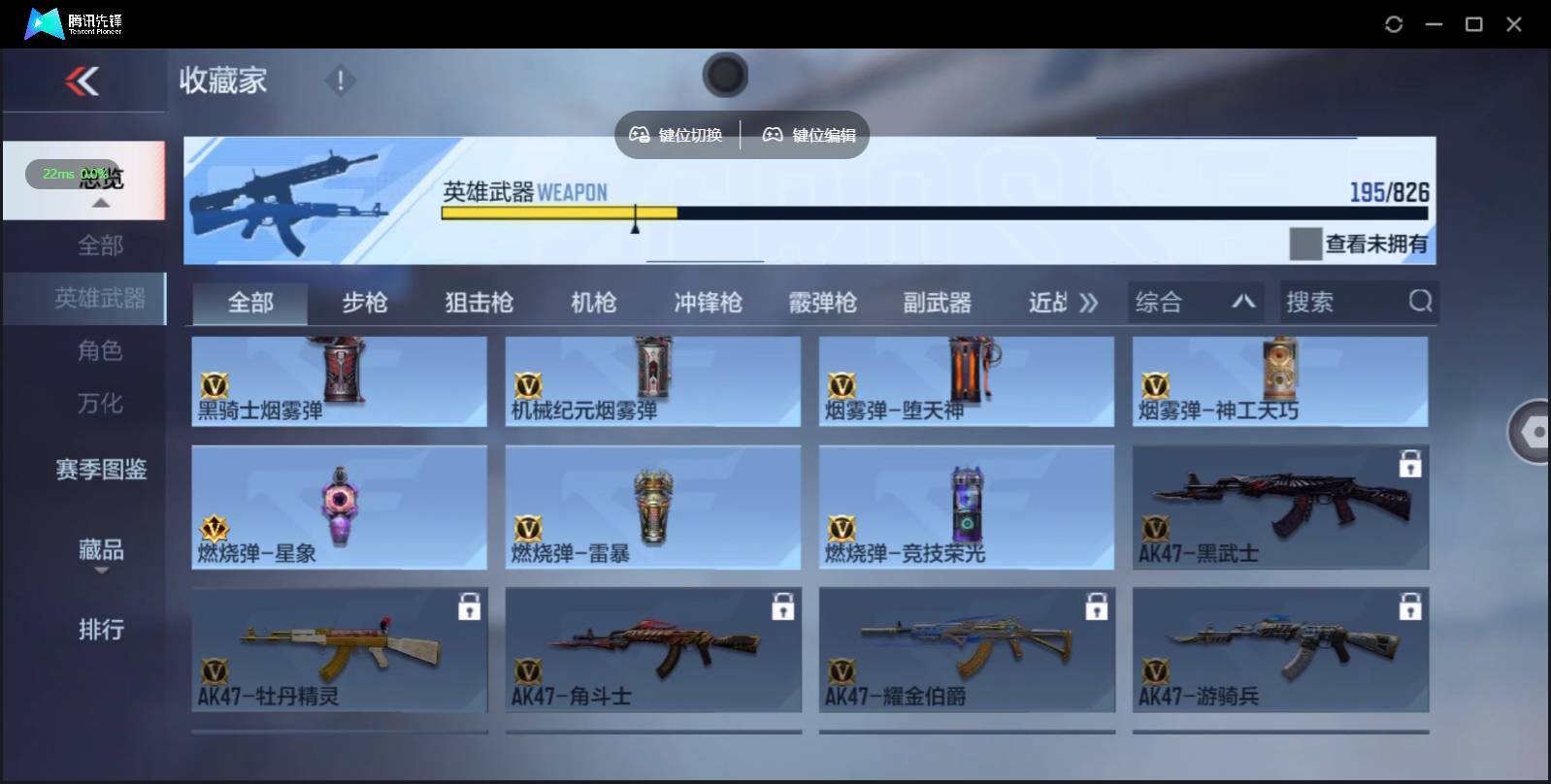The image size is (1551, 784).
Task: Open the exclamation info icon near 收藏家
Action: point(341,82)
